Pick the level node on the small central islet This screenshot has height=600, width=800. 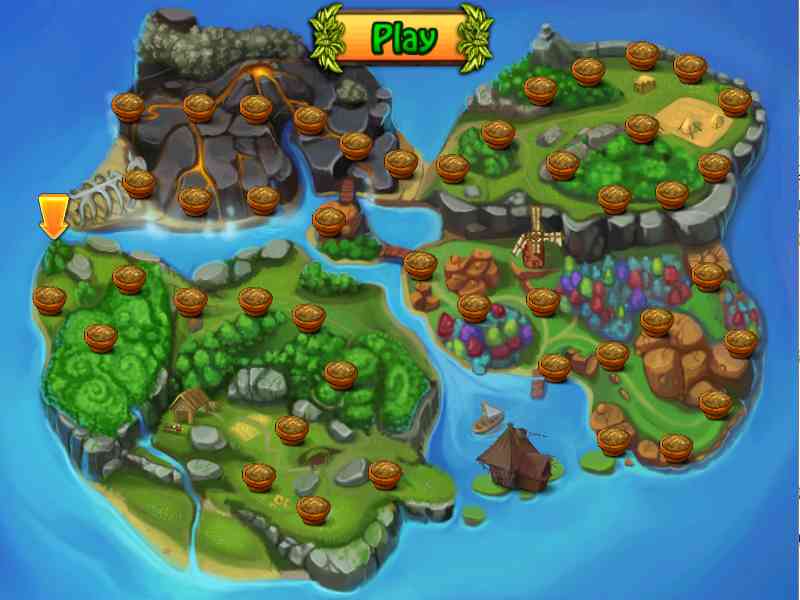pyautogui.click(x=329, y=220)
